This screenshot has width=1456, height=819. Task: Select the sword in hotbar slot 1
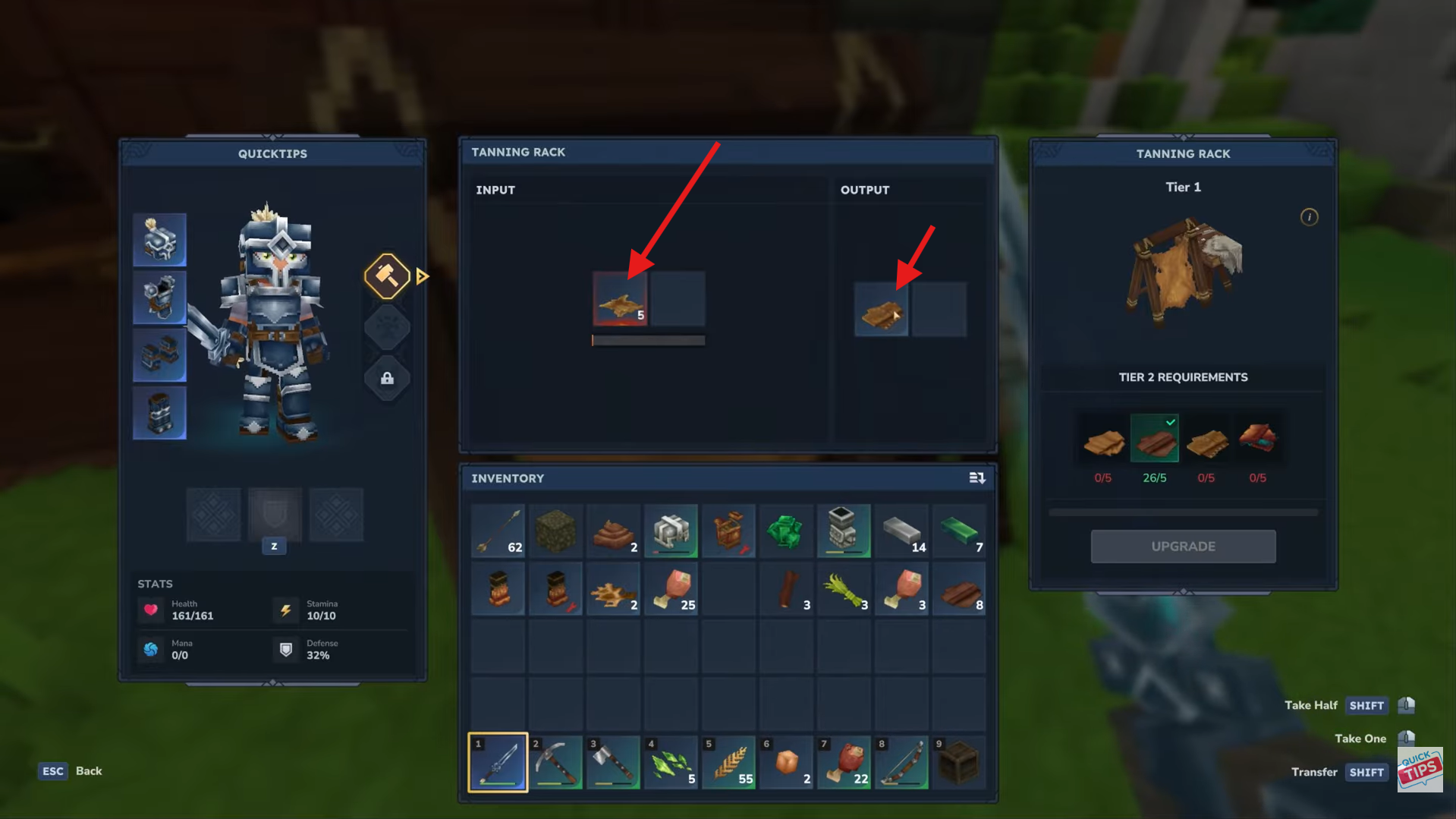click(497, 762)
